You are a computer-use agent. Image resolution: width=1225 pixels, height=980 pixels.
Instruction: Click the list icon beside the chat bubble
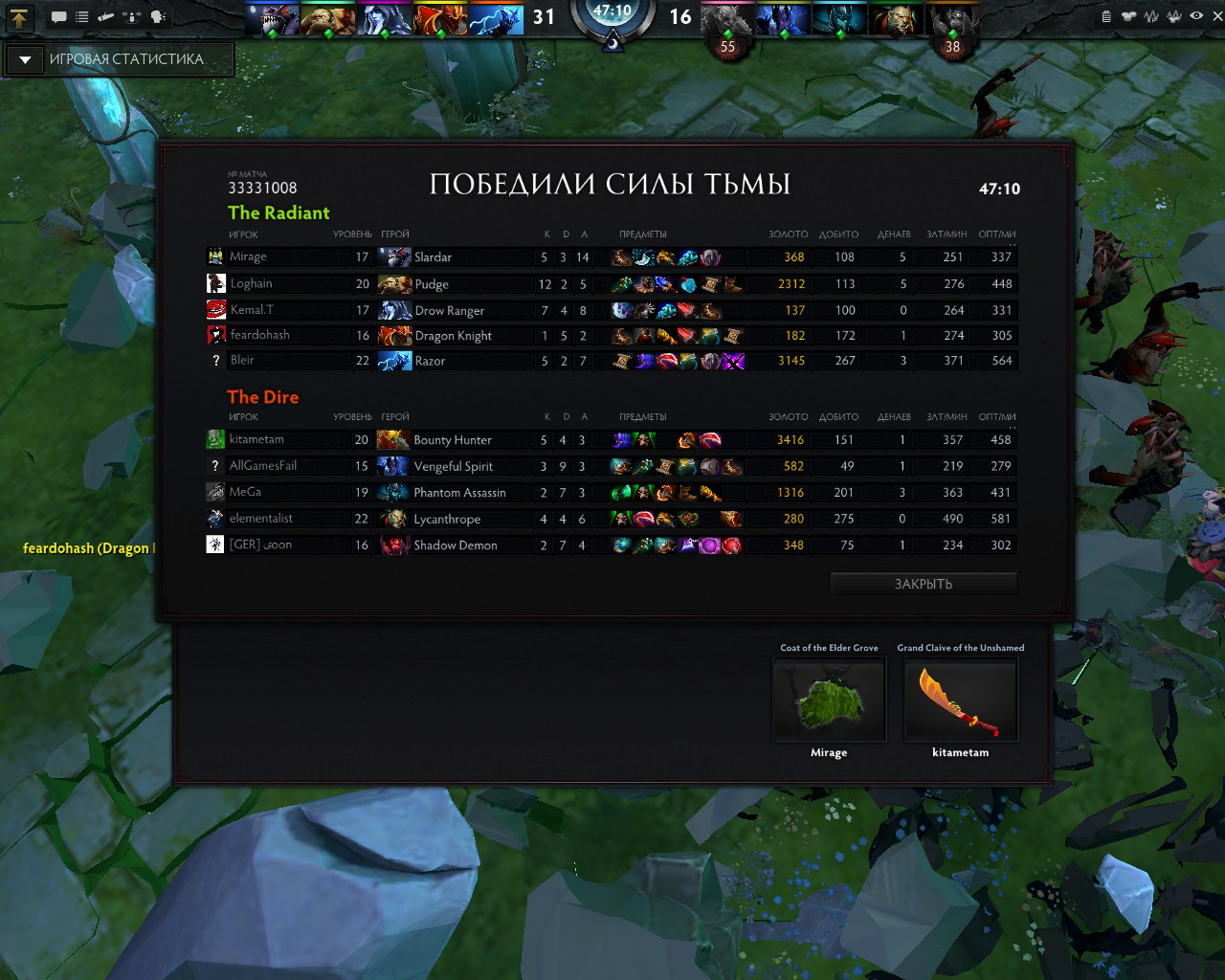82,17
